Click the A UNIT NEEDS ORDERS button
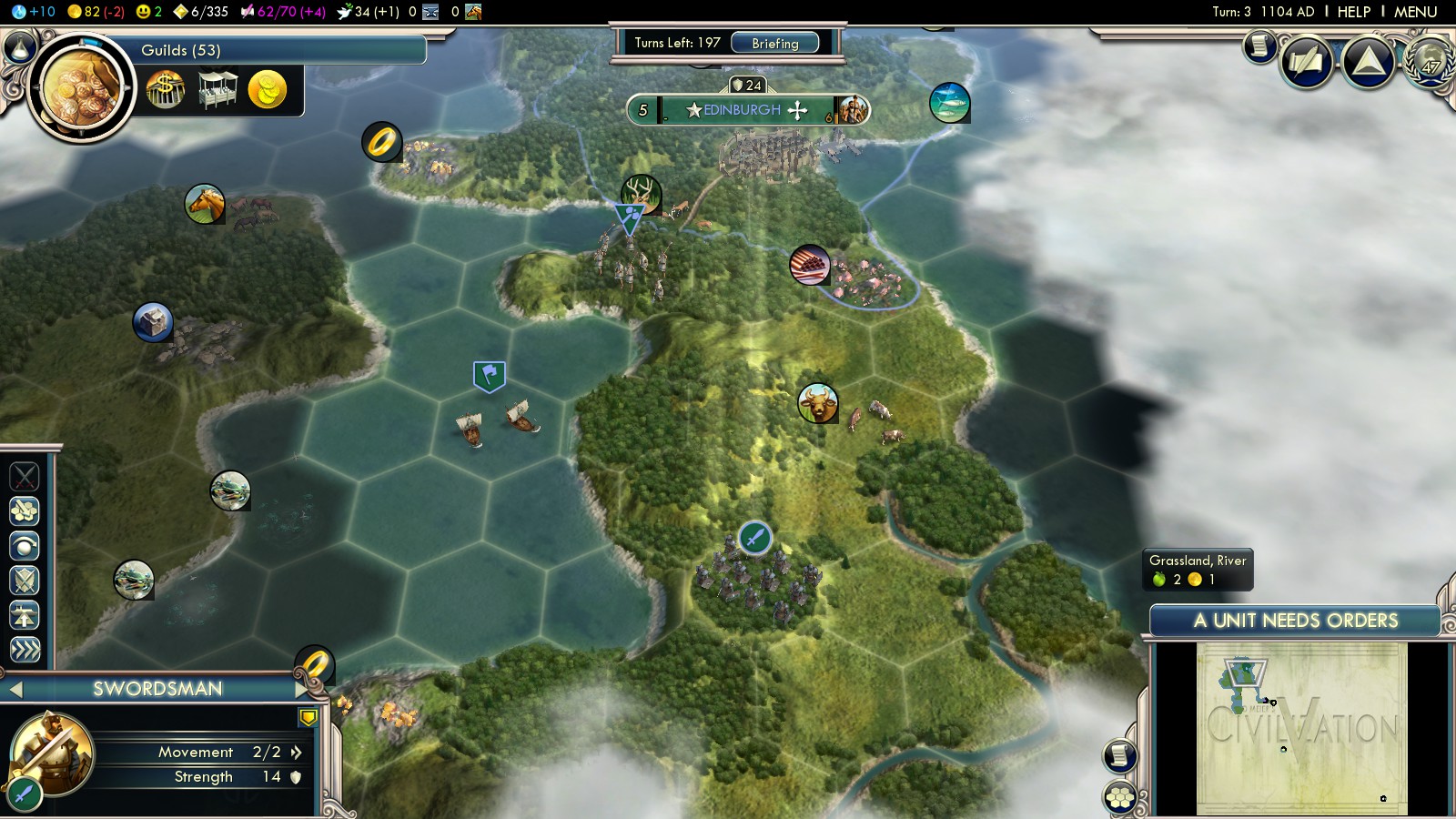 tap(1295, 621)
